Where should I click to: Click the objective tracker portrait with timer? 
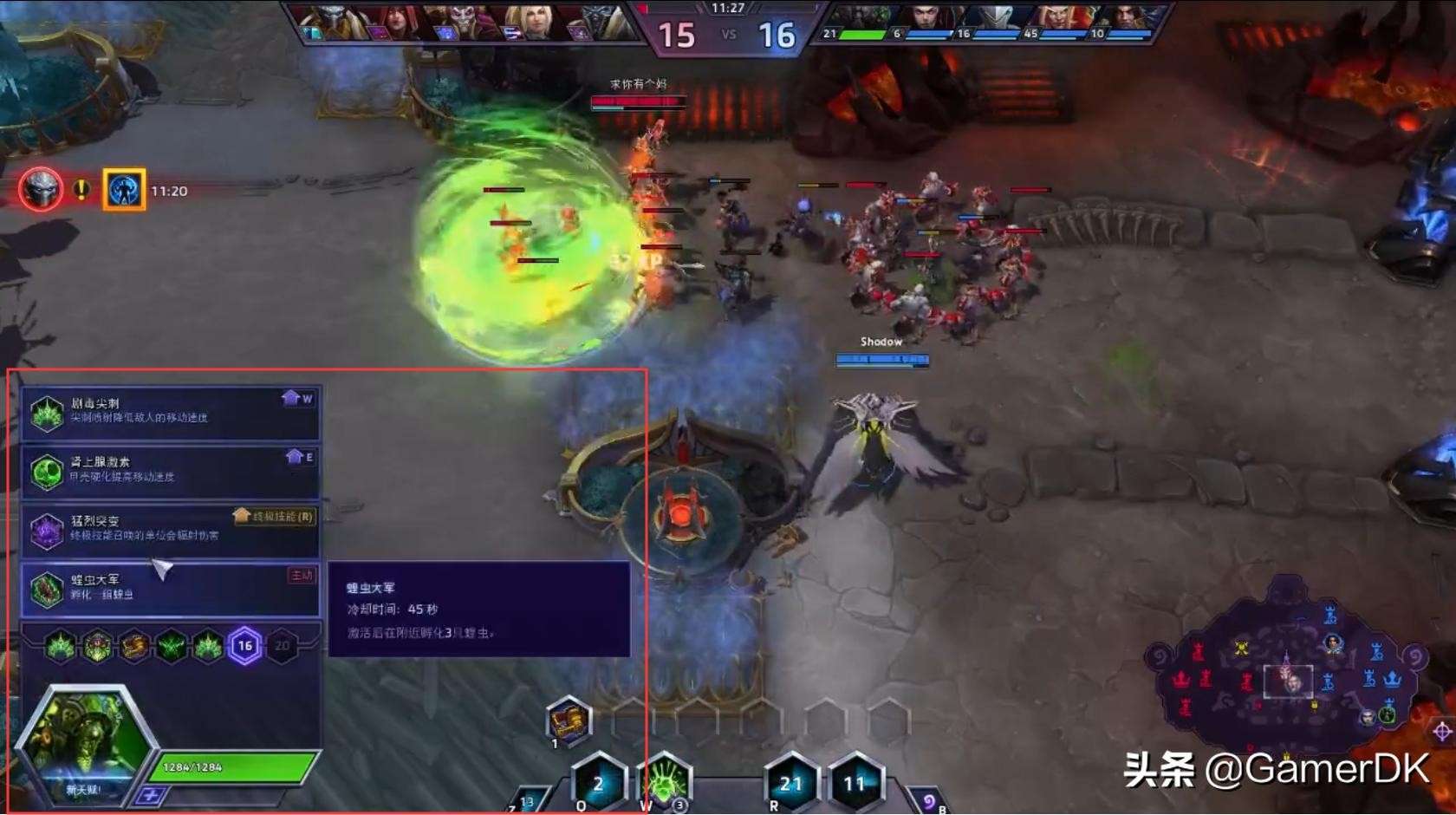pos(124,190)
